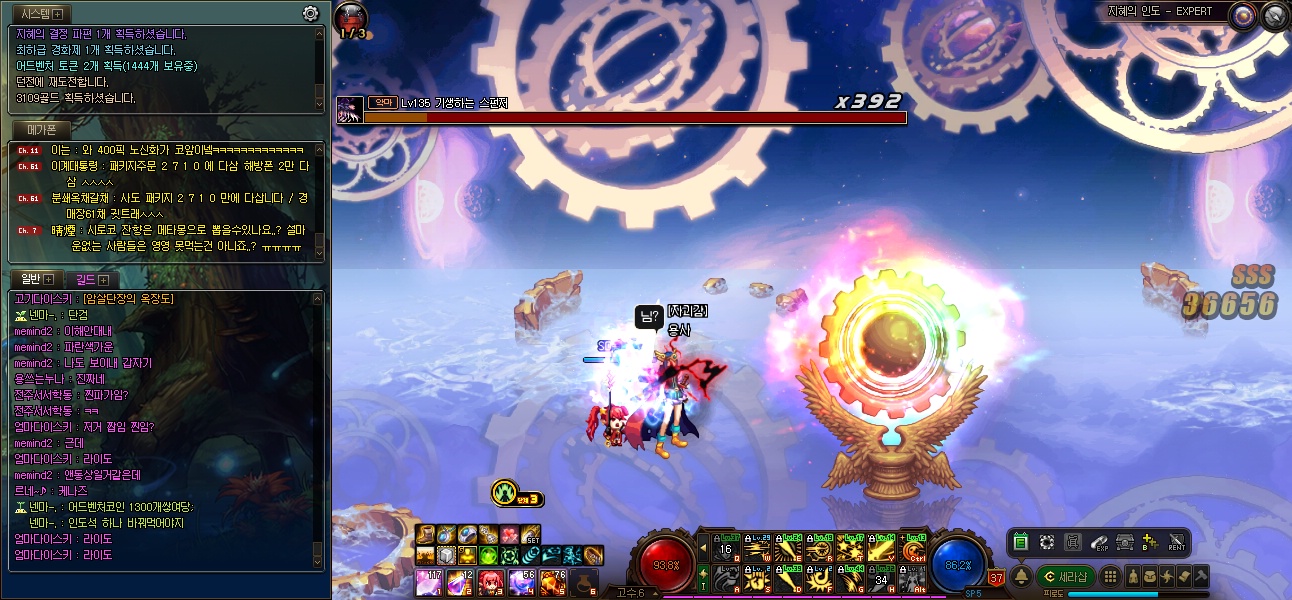Screen dimensions: 1292x600
Task: Use the red-haired doll item in quickslot 3
Action: click(x=490, y=581)
